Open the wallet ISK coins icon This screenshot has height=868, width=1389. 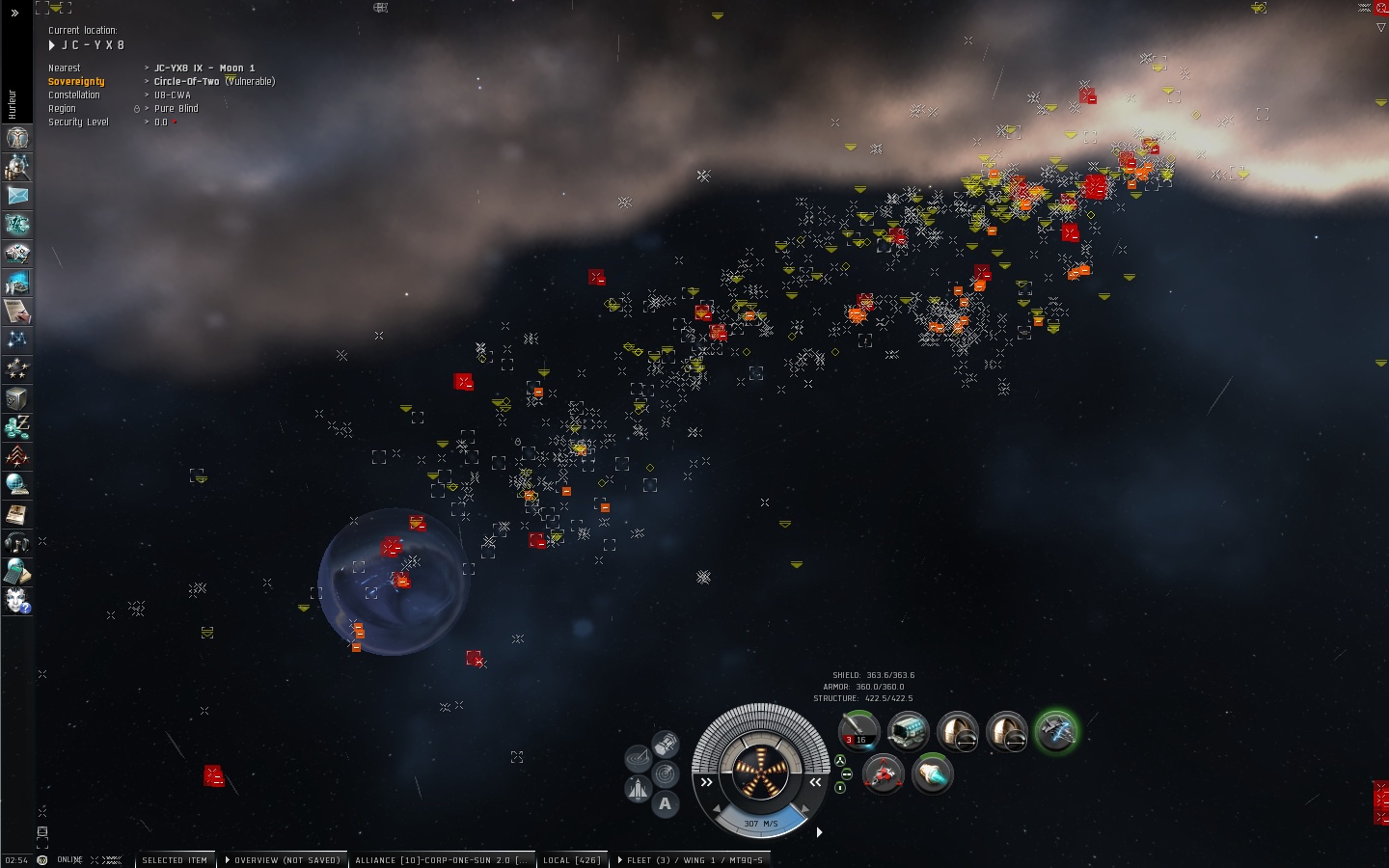coord(17,427)
